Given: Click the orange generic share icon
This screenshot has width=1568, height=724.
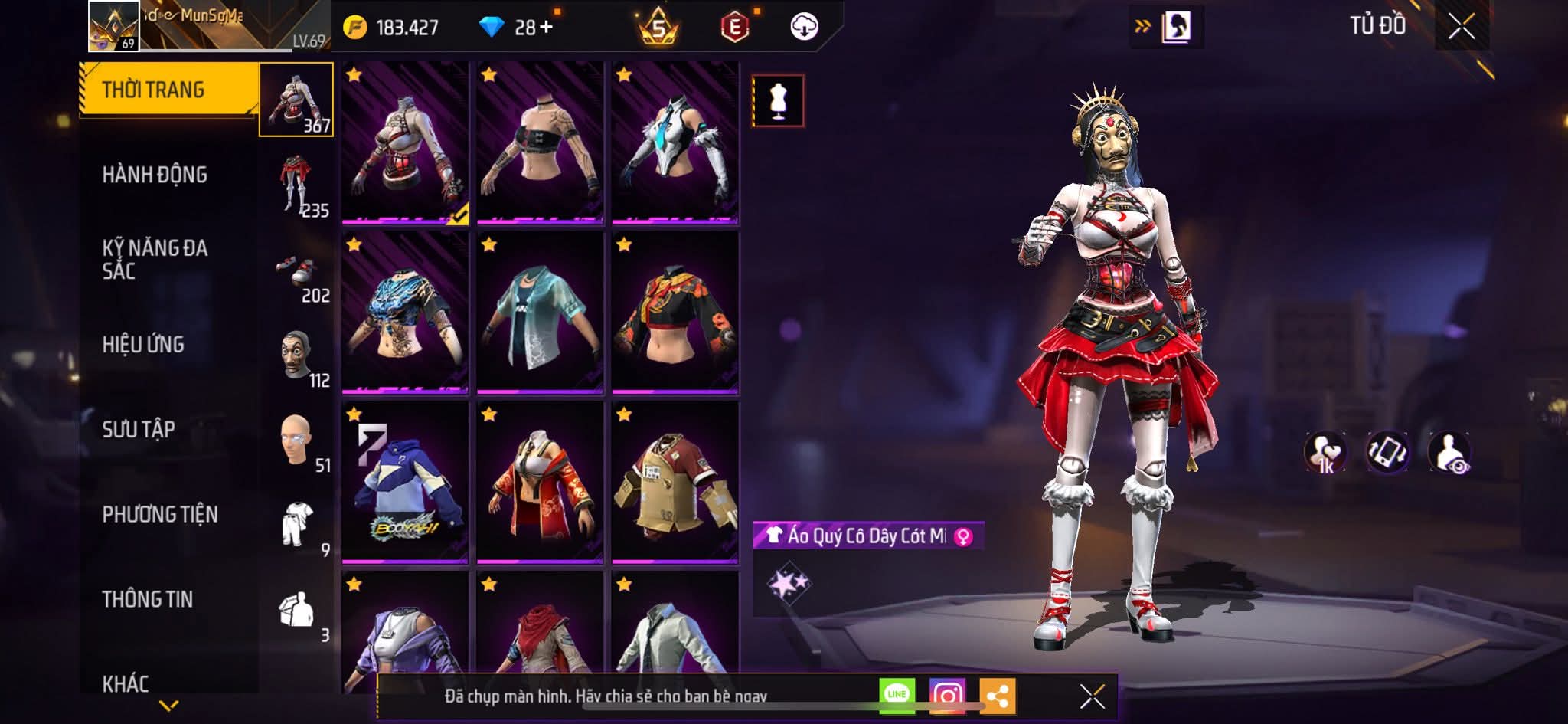Looking at the screenshot, I should [x=997, y=696].
